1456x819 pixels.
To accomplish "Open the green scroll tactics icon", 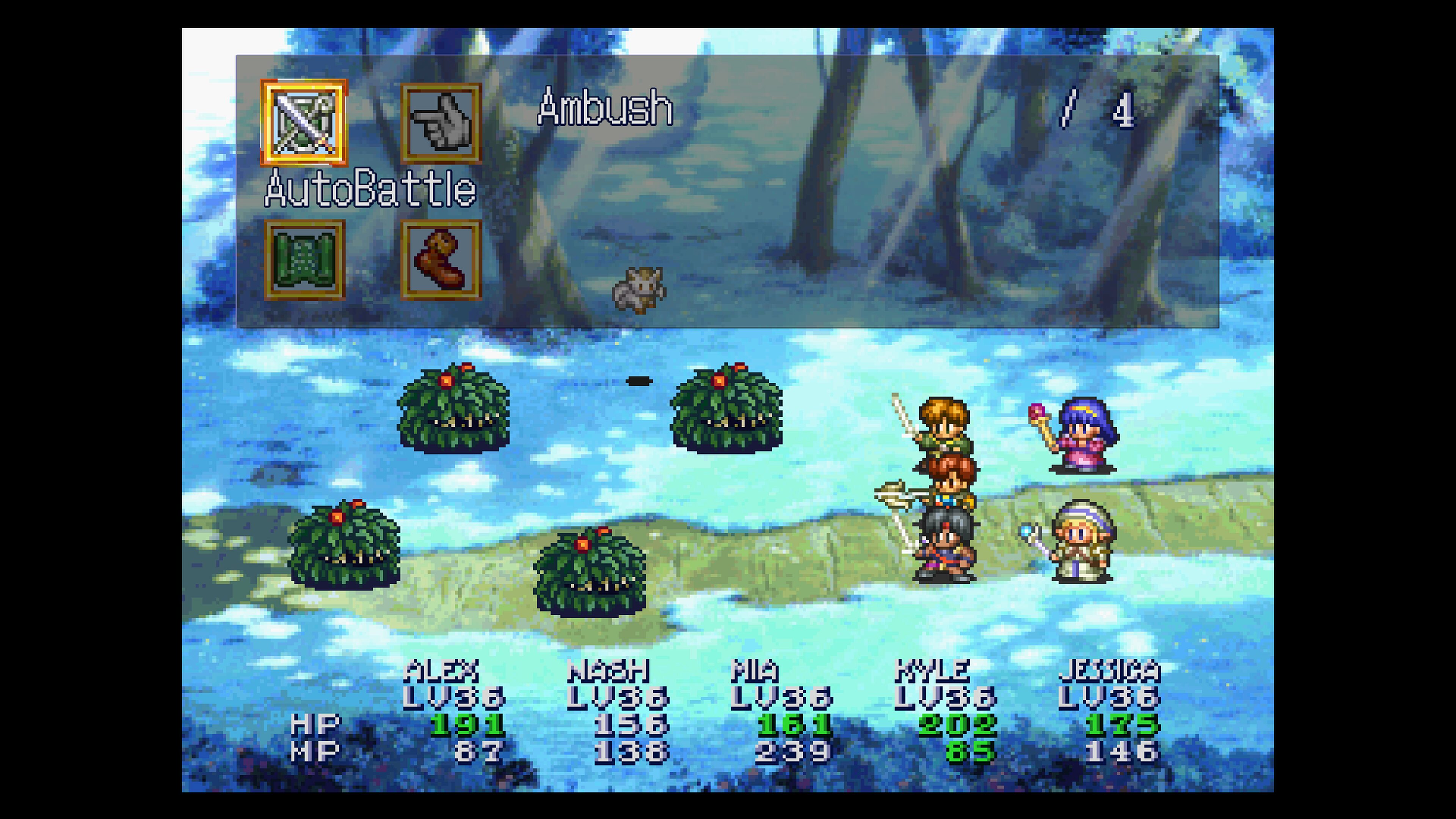I will click(x=304, y=259).
